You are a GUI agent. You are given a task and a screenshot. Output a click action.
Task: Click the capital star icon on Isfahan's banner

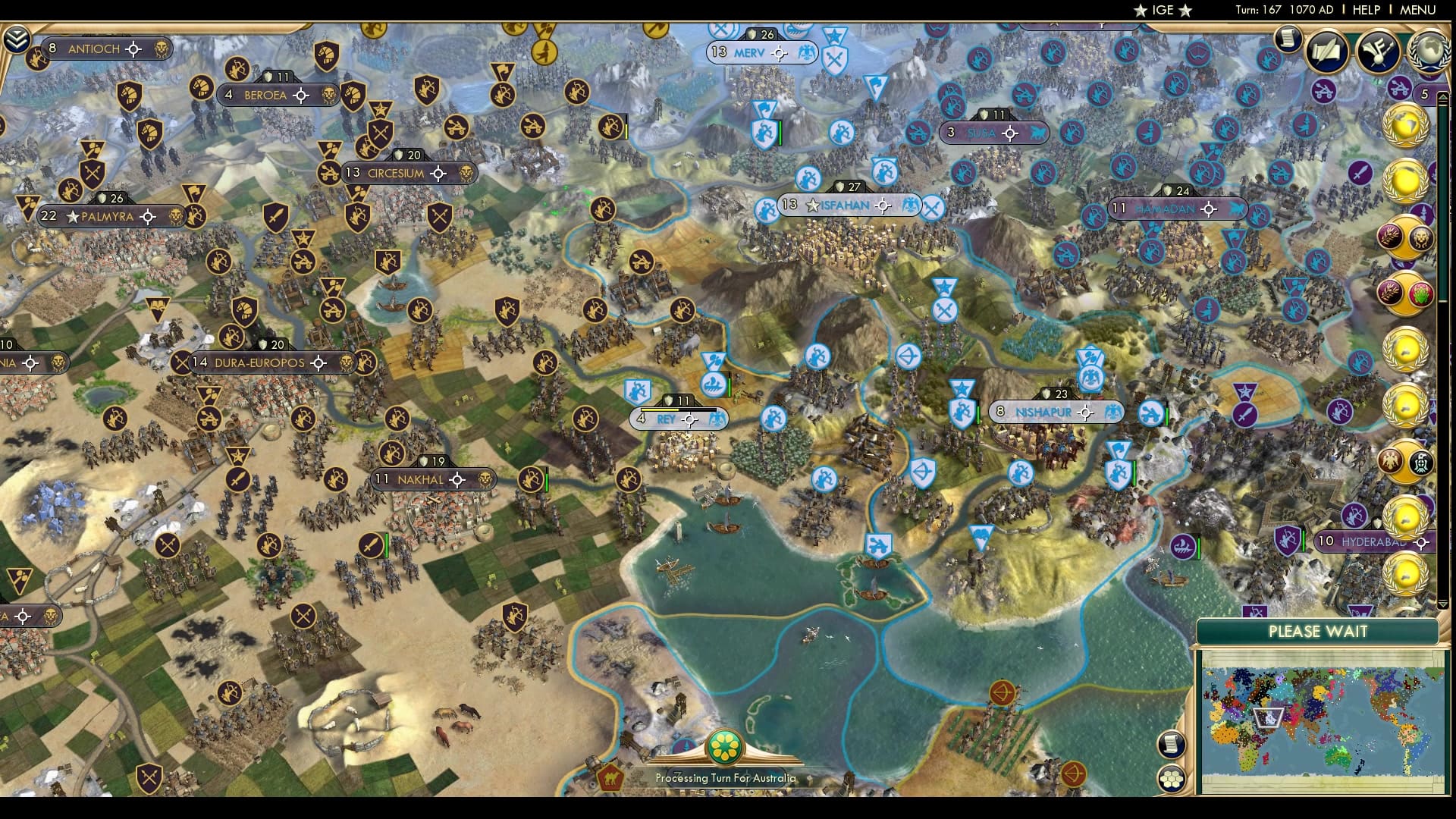pos(812,205)
